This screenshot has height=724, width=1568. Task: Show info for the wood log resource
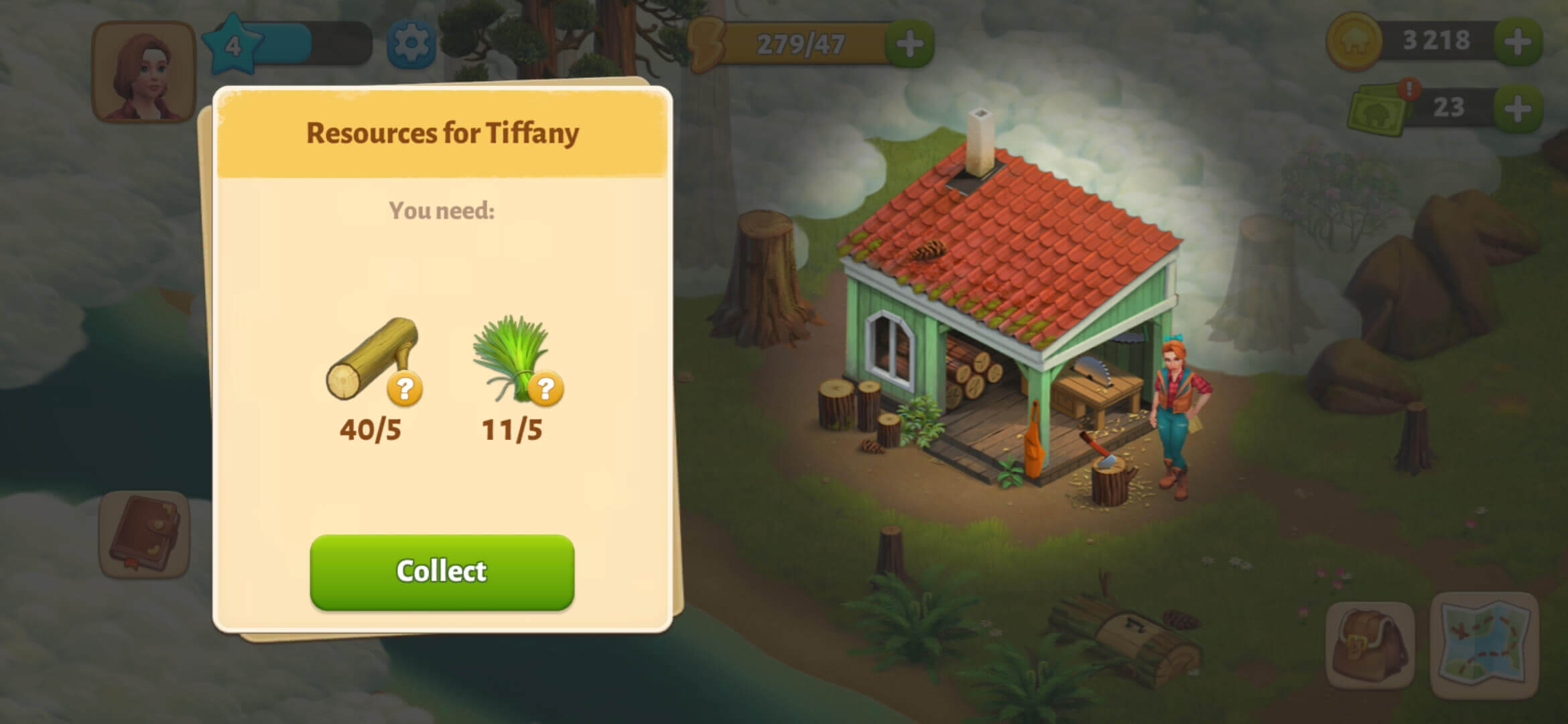(x=405, y=389)
